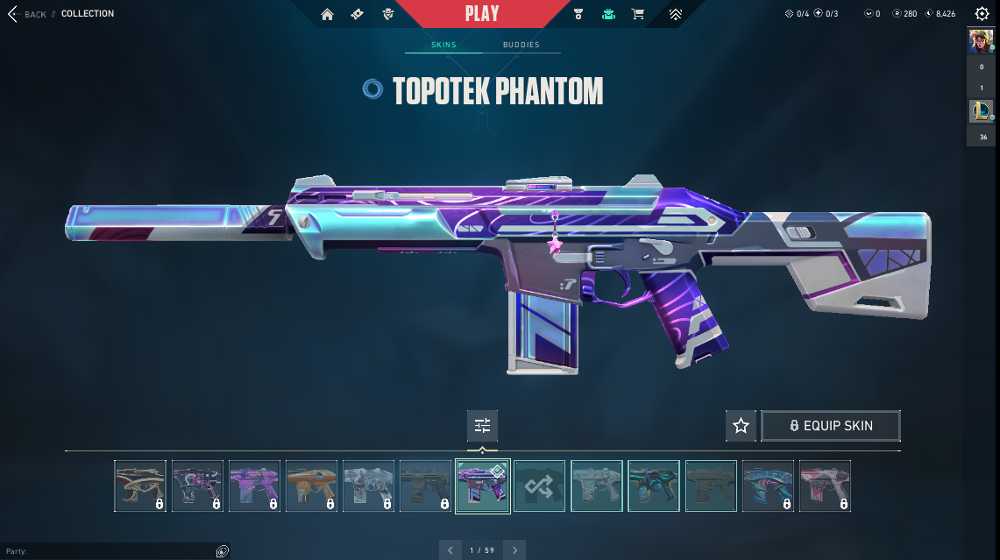1000x560 pixels.
Task: Select the Skins tab
Action: coord(443,45)
